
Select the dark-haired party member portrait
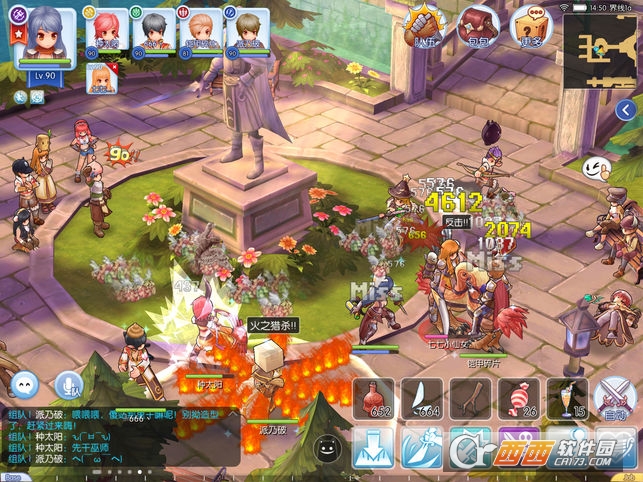pos(153,28)
